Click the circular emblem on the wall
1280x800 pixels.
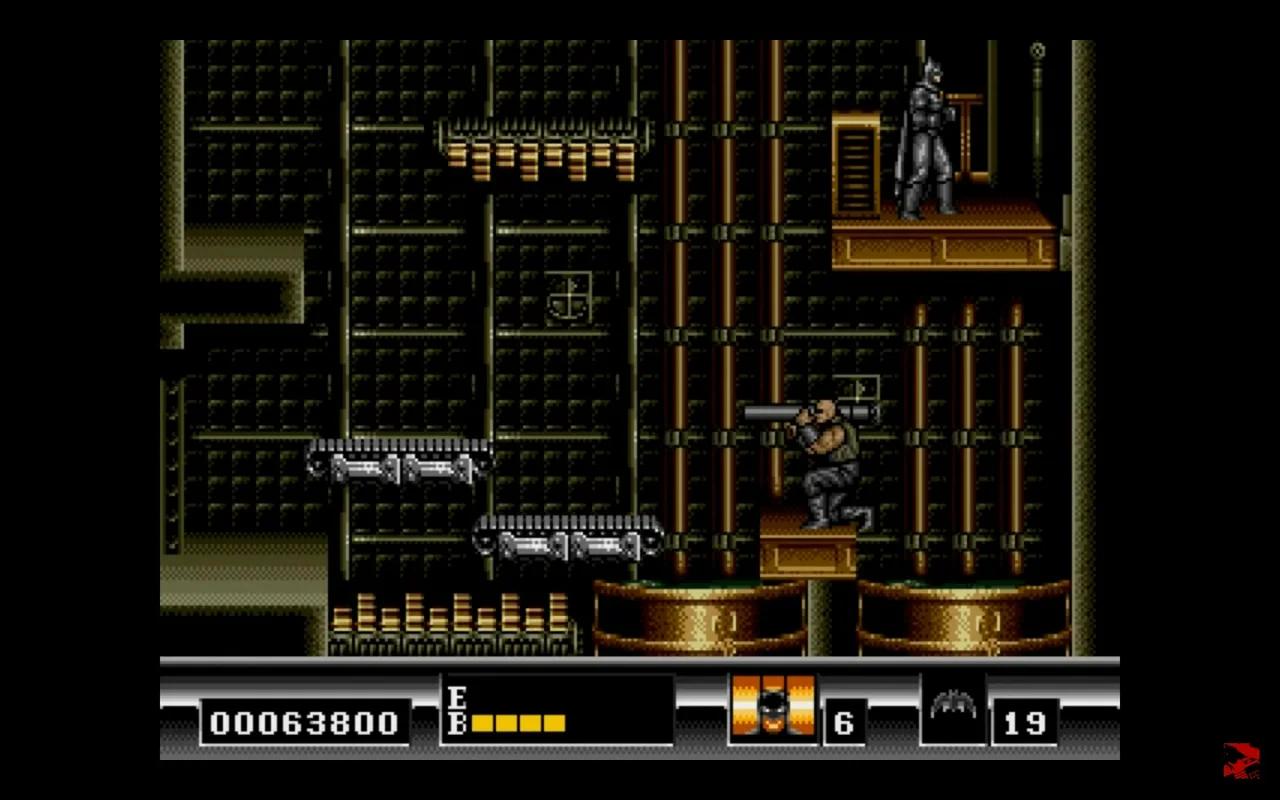click(566, 298)
